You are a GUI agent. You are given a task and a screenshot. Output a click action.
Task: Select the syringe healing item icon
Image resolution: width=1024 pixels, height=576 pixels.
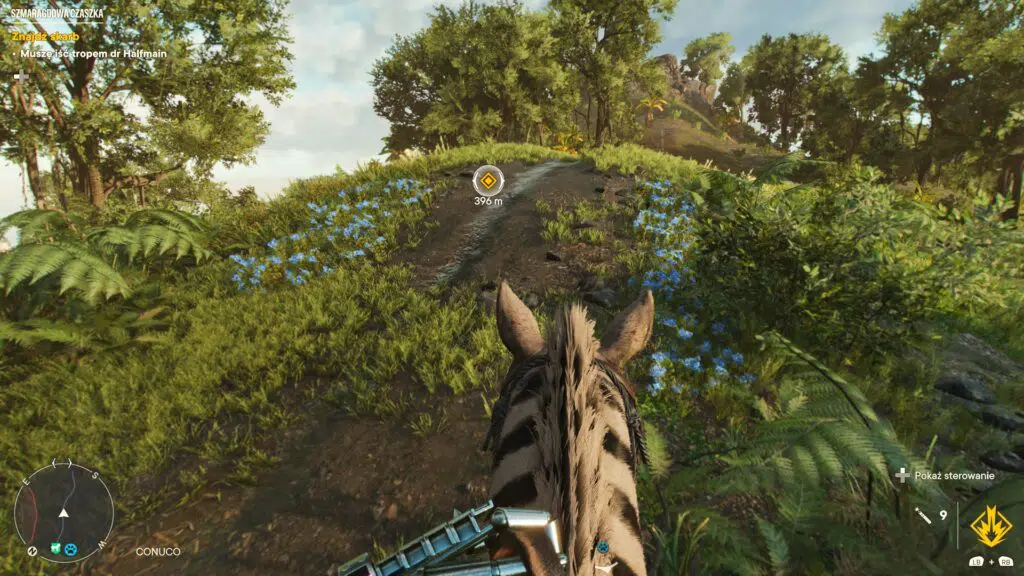point(924,516)
